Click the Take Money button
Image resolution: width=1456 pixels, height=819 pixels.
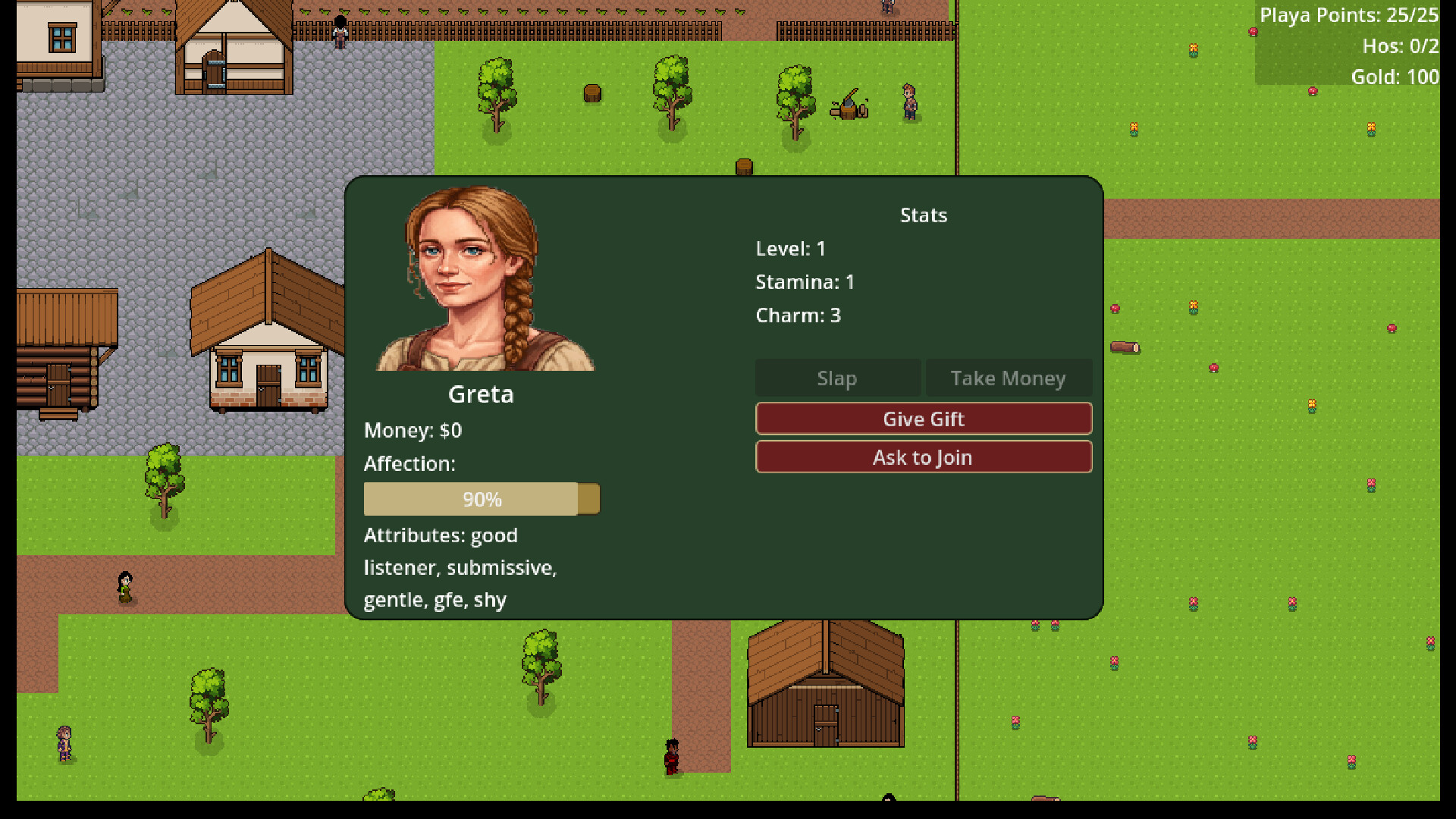1009,378
